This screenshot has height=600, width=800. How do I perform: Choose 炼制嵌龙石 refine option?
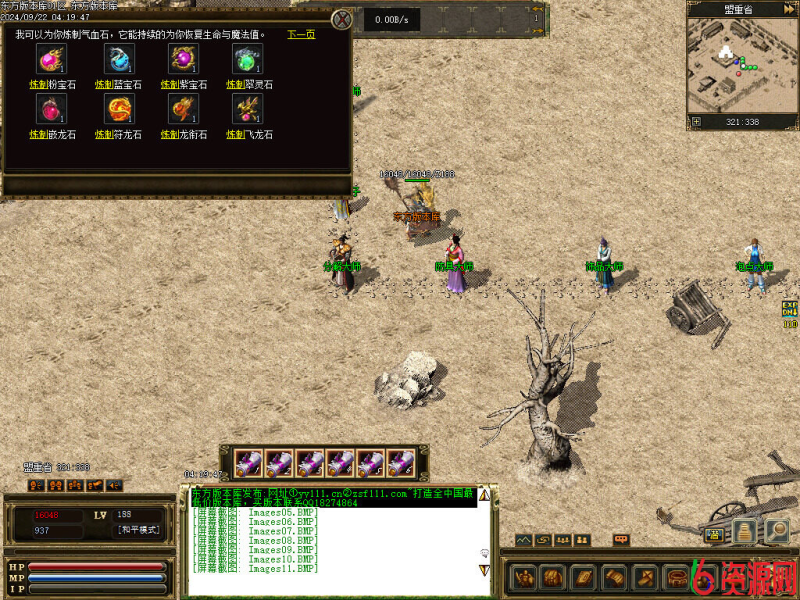coord(38,134)
